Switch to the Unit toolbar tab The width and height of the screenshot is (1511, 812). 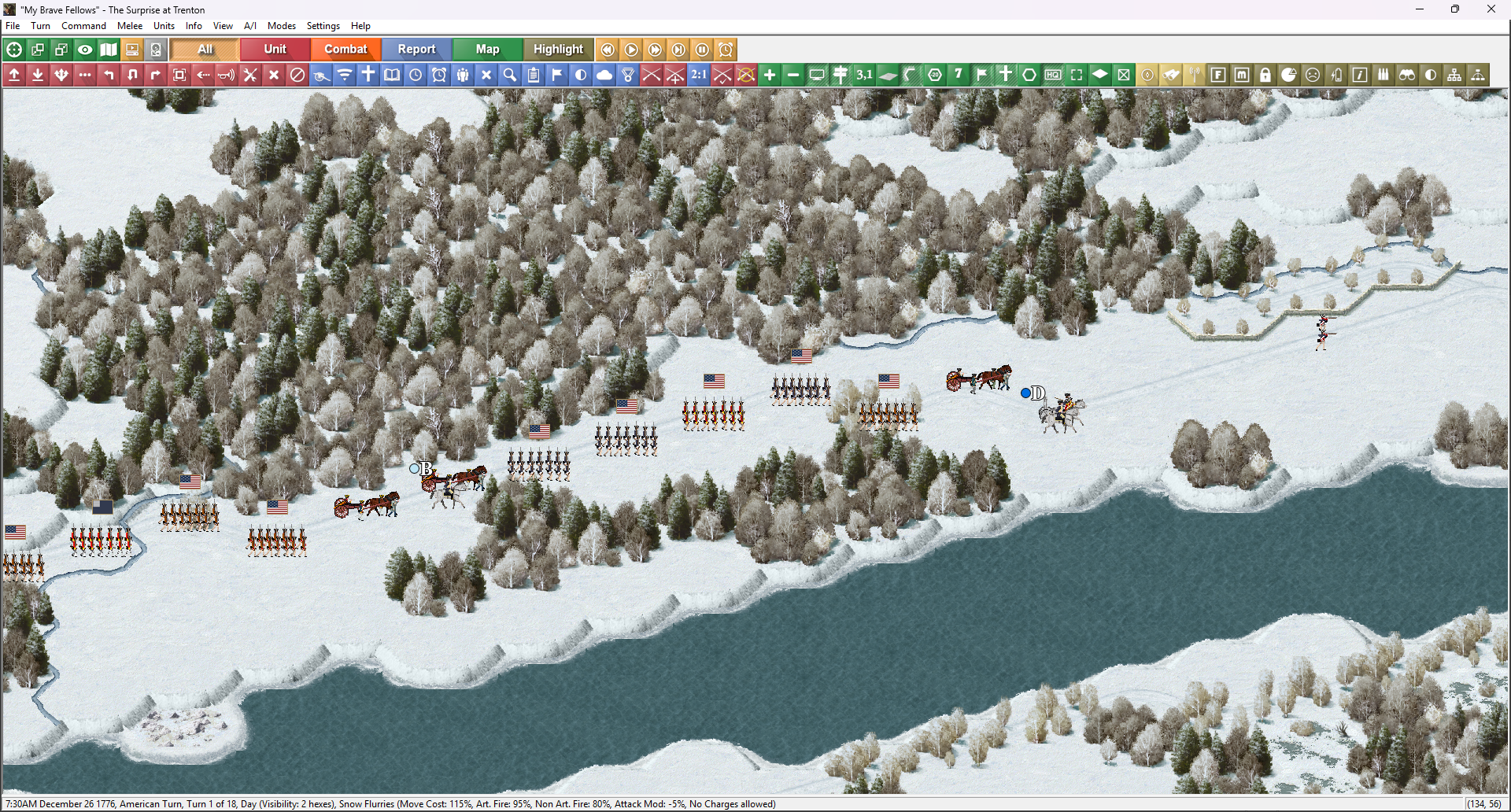[275, 49]
